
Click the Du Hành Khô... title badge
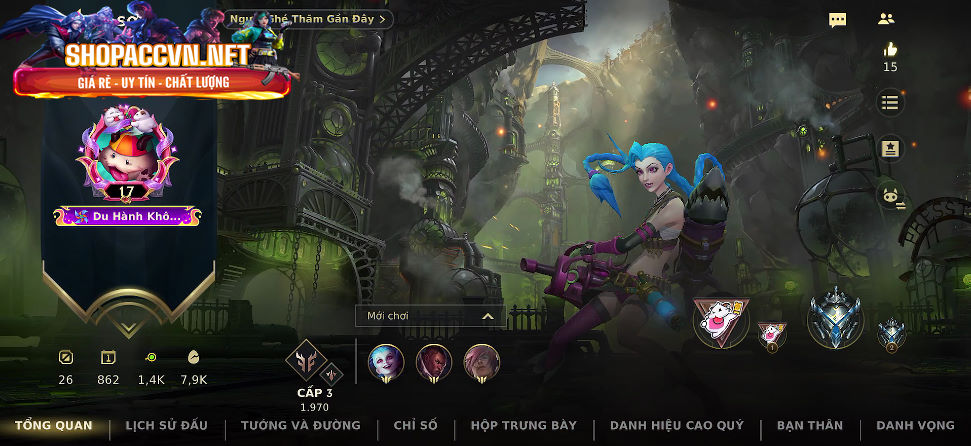(x=127, y=215)
